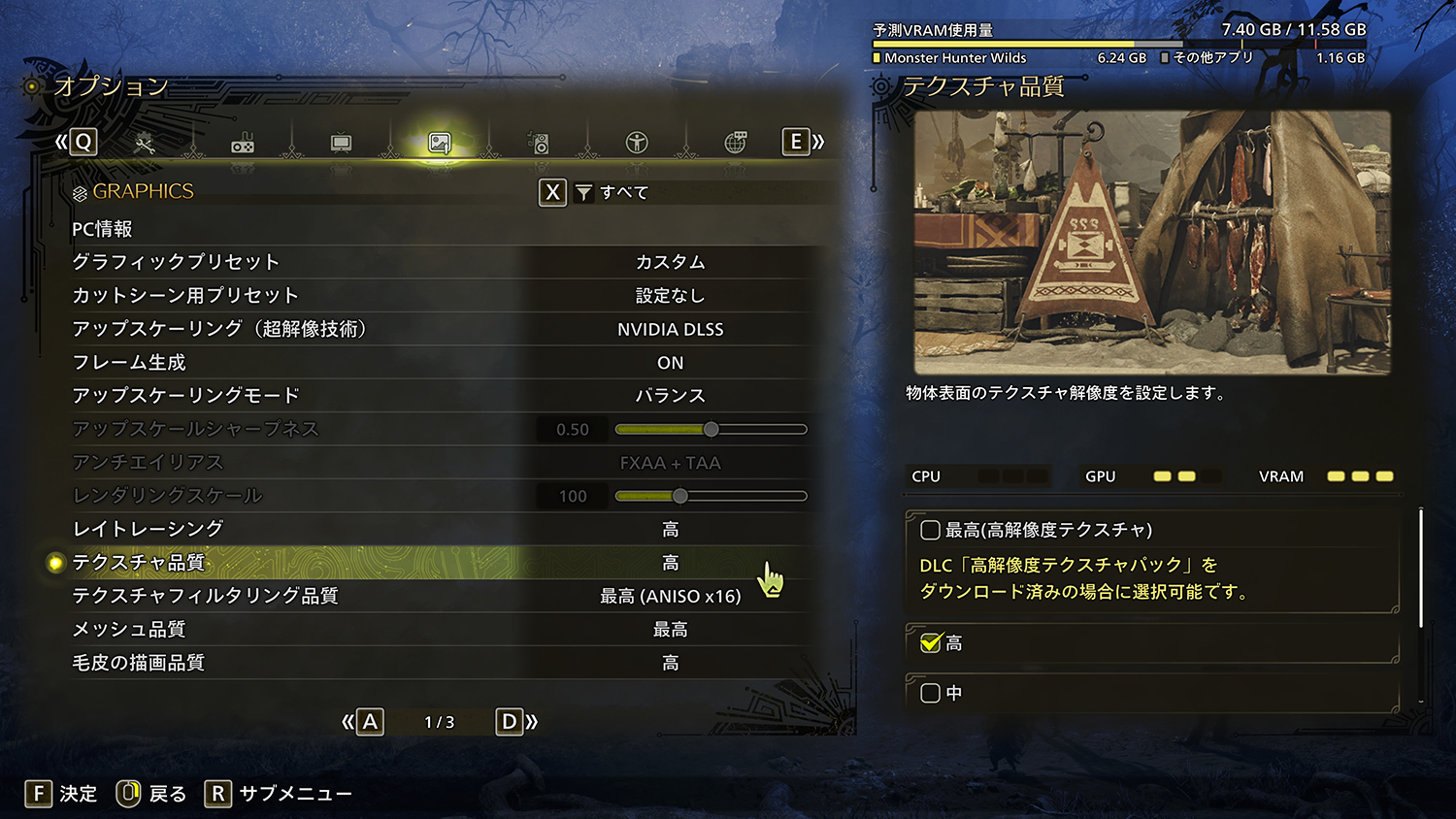Open the globe language settings tab
Screen dimensions: 1456x819
point(736,144)
